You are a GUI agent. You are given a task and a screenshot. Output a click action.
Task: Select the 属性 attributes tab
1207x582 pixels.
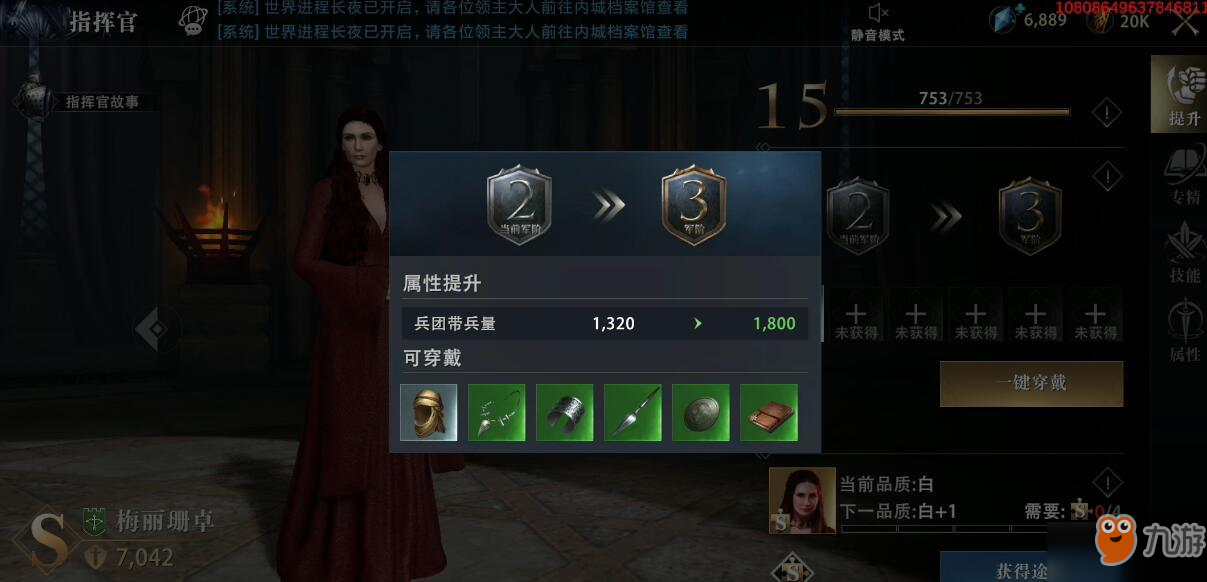coord(1183,332)
